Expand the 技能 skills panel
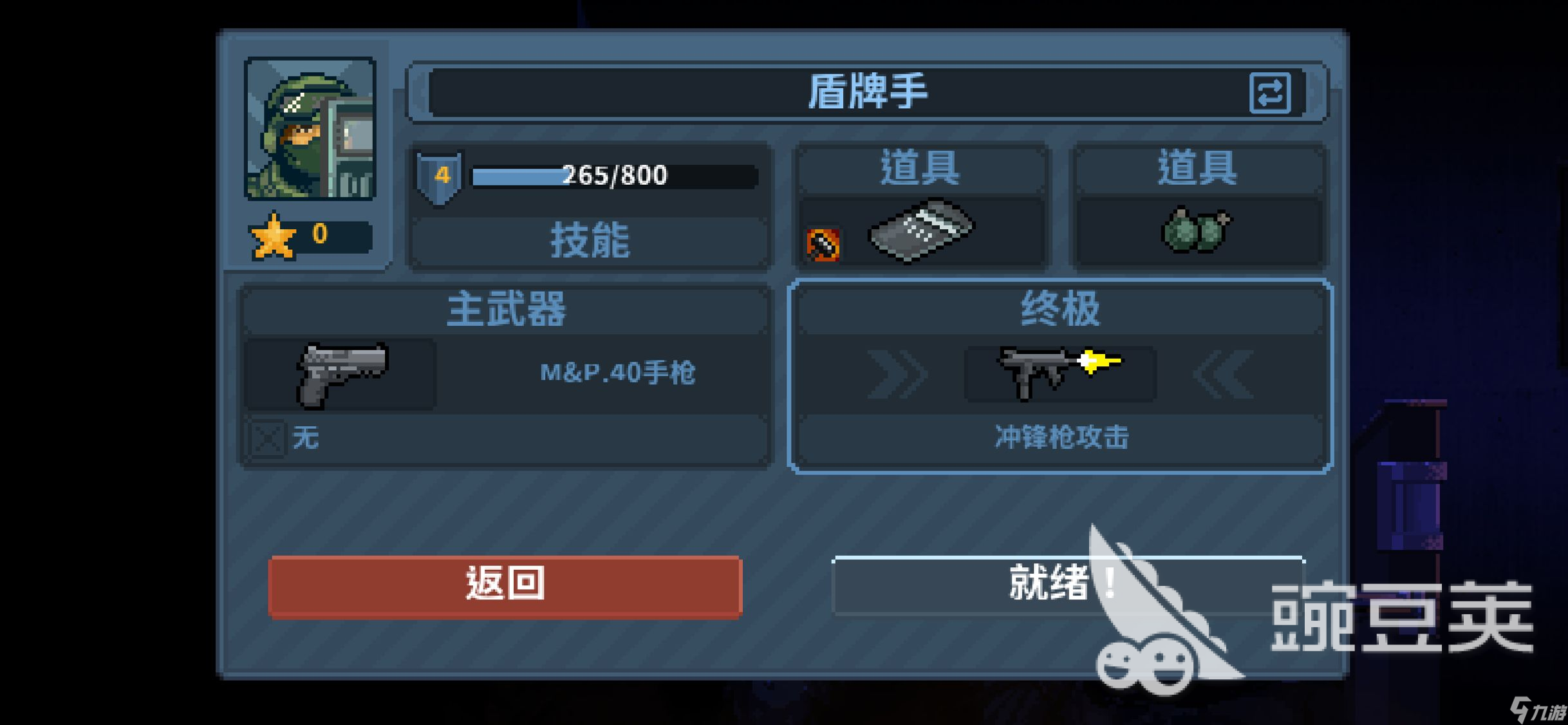Viewport: 1568px width, 725px height. [590, 241]
